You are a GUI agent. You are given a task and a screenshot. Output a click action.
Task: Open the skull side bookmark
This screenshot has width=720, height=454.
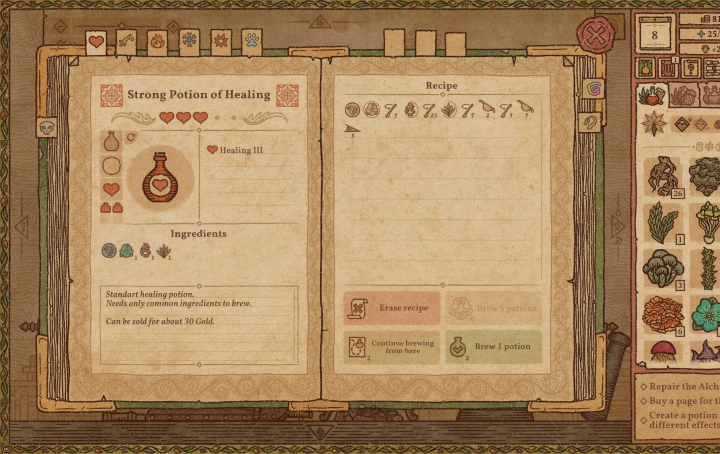pos(45,127)
